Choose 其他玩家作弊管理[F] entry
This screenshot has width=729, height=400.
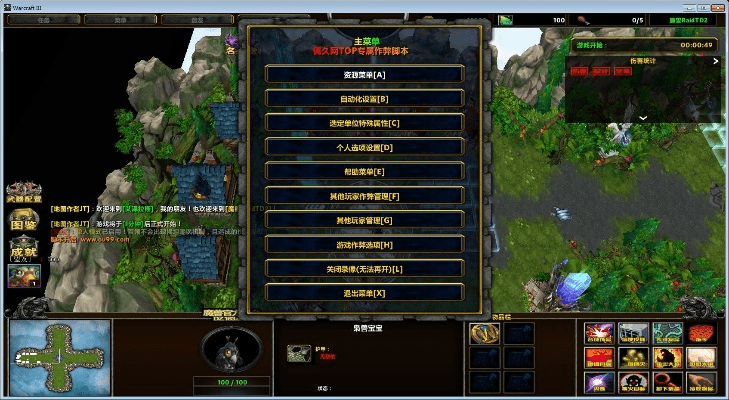tap(364, 195)
